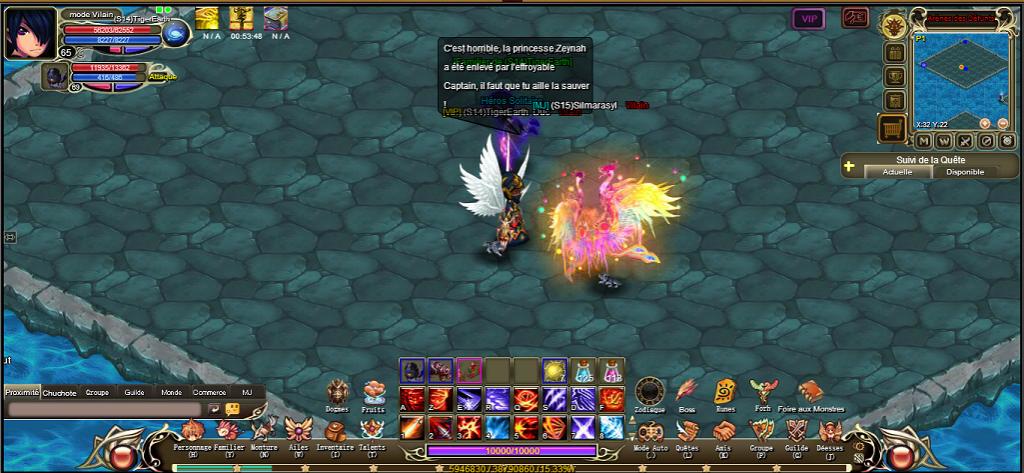Open the VIP menu
This screenshot has width=1024, height=473.
tap(808, 18)
